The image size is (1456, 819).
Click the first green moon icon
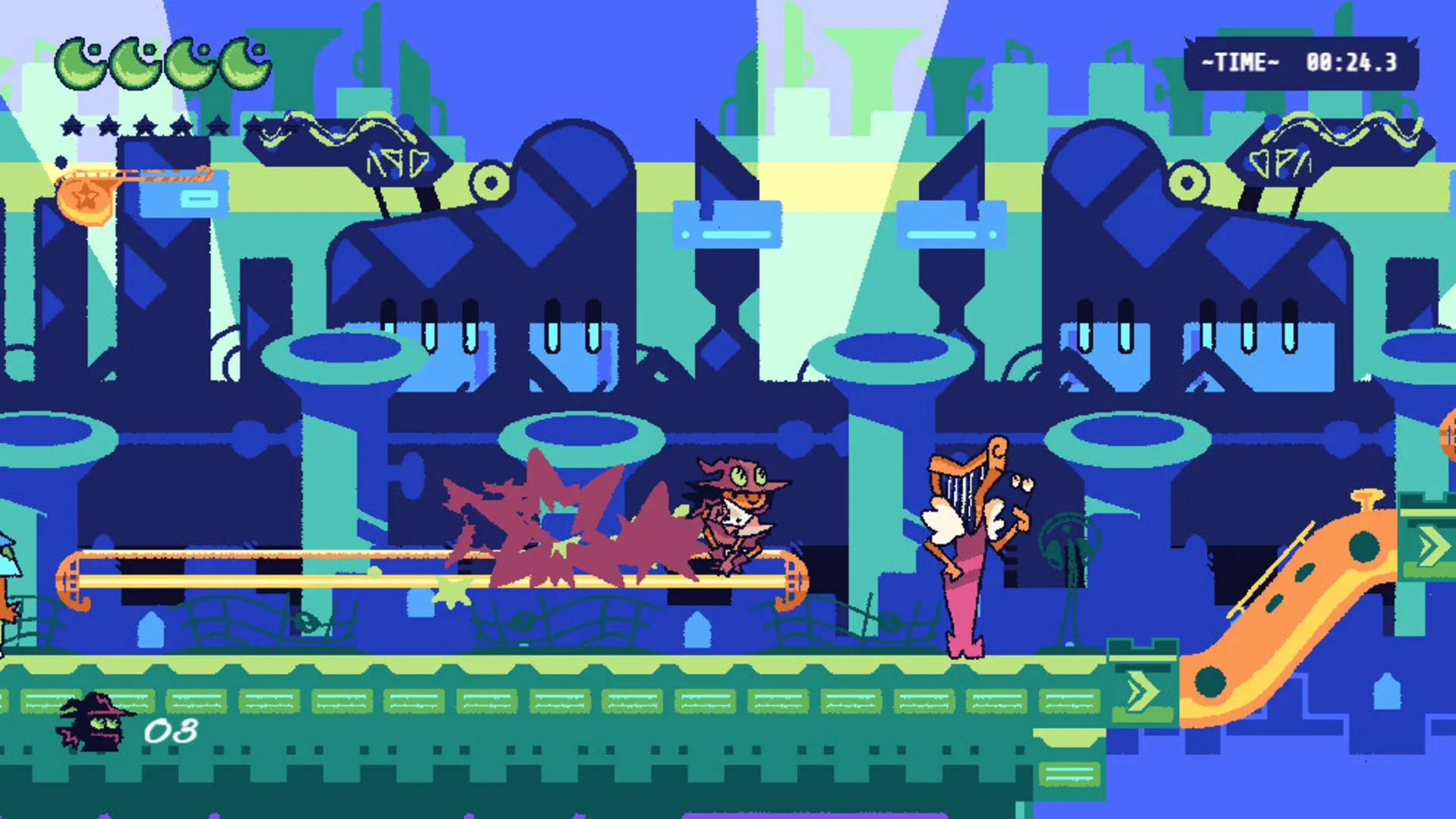pos(80,64)
